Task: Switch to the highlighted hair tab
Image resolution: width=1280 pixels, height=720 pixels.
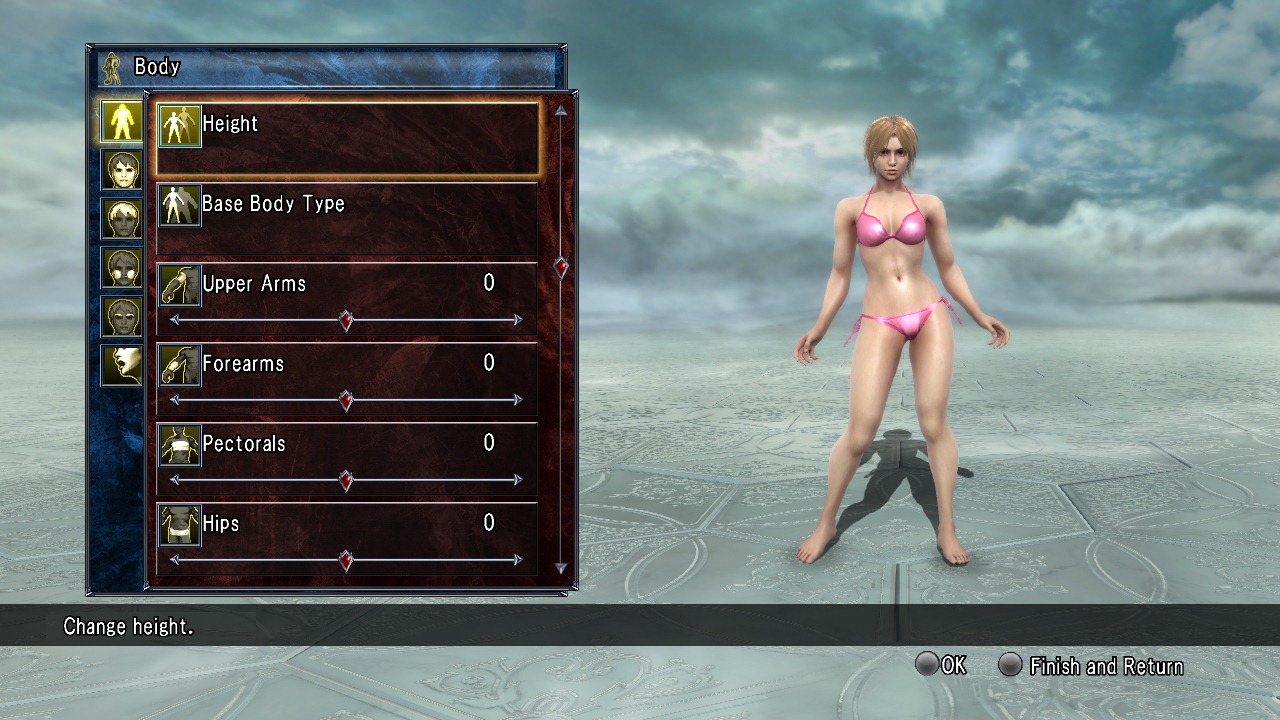Action: (121, 218)
